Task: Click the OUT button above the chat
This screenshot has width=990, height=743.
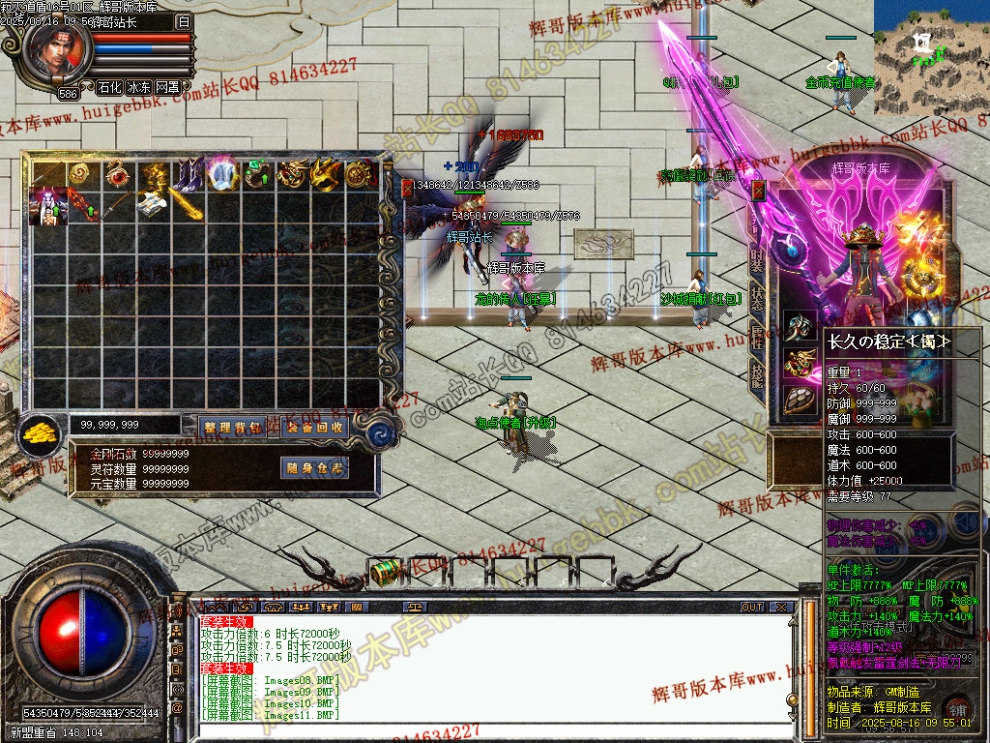Action: (x=752, y=607)
